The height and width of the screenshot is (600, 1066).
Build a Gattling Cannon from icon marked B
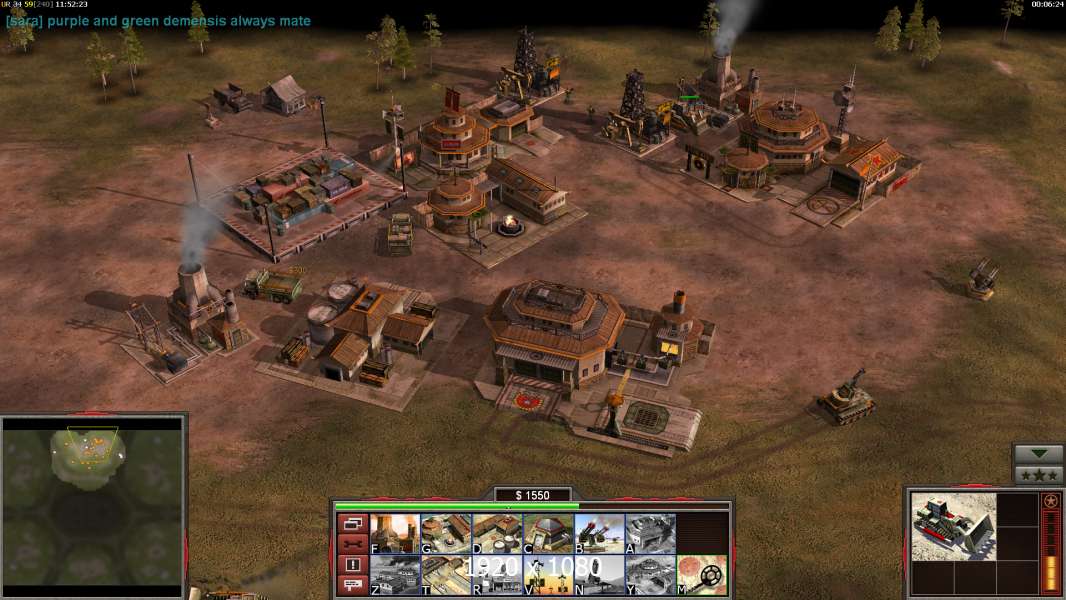tap(599, 533)
